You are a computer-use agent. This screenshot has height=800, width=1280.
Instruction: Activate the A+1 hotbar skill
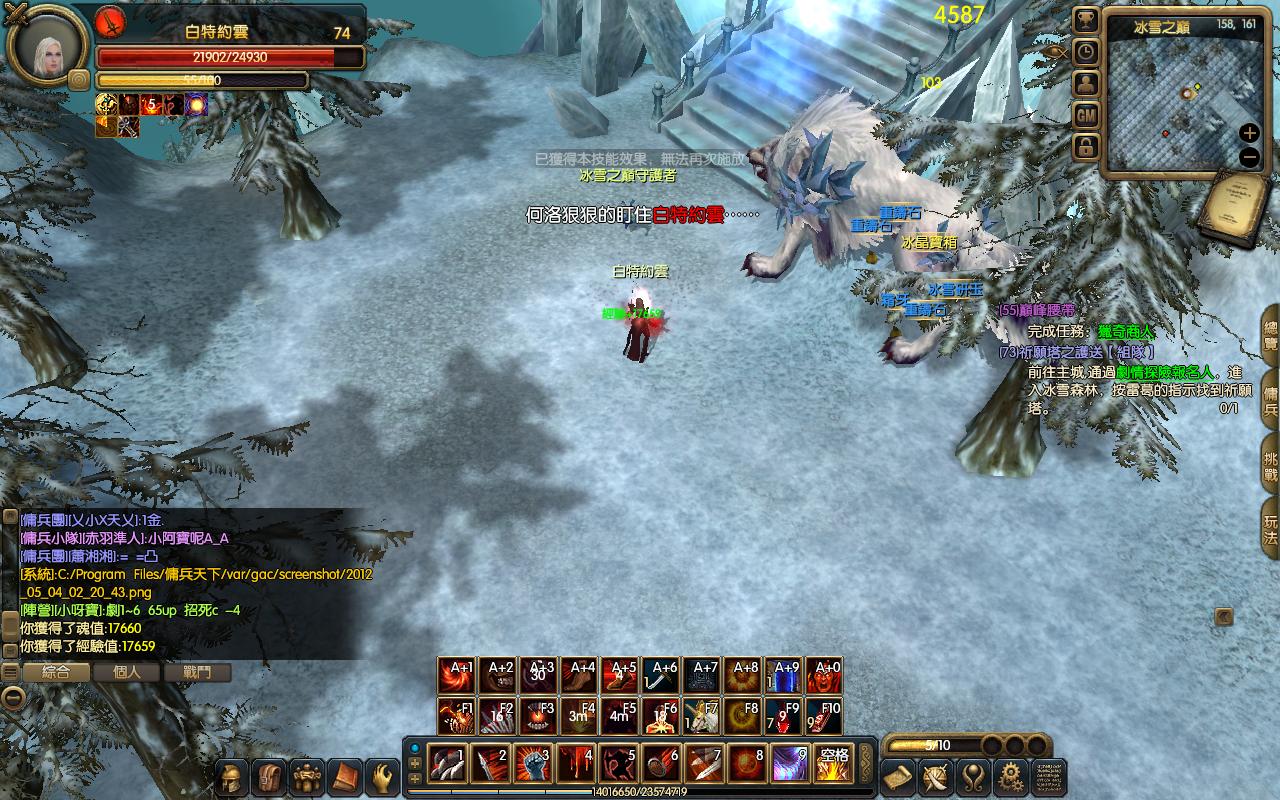coord(457,676)
